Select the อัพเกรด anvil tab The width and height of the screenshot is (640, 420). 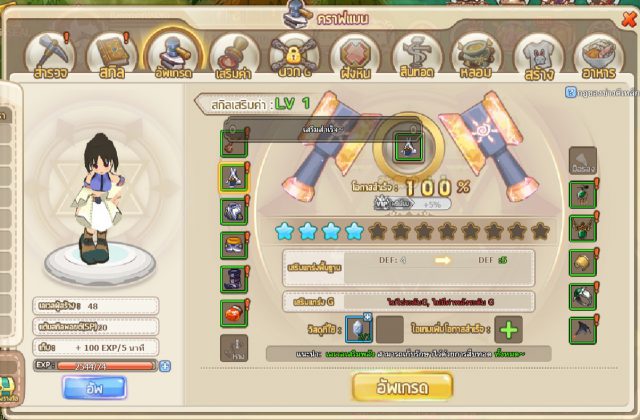173,54
